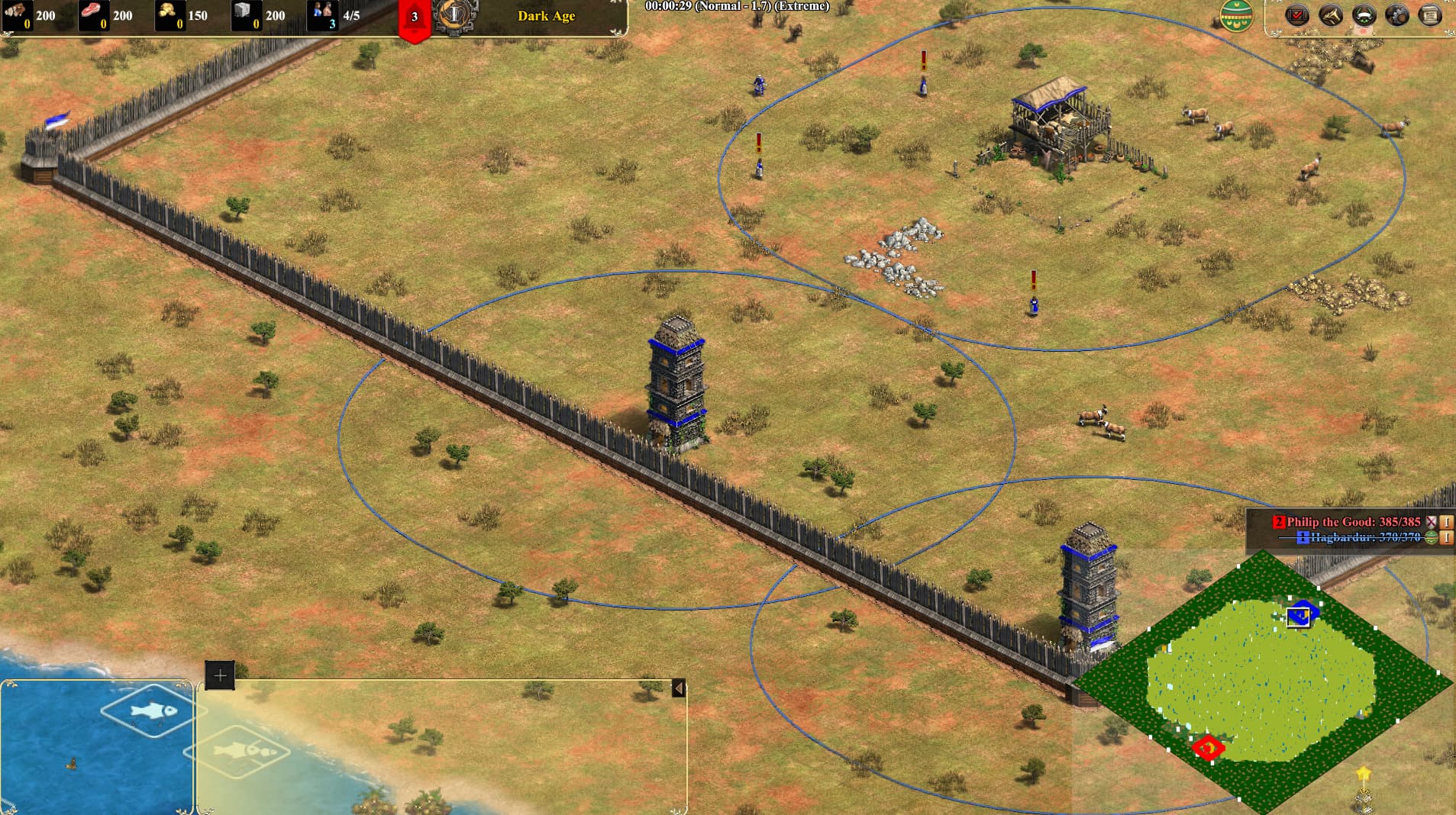Click the Dark Age emblem
Screen dimensions: 1456x815
[x=455, y=14]
